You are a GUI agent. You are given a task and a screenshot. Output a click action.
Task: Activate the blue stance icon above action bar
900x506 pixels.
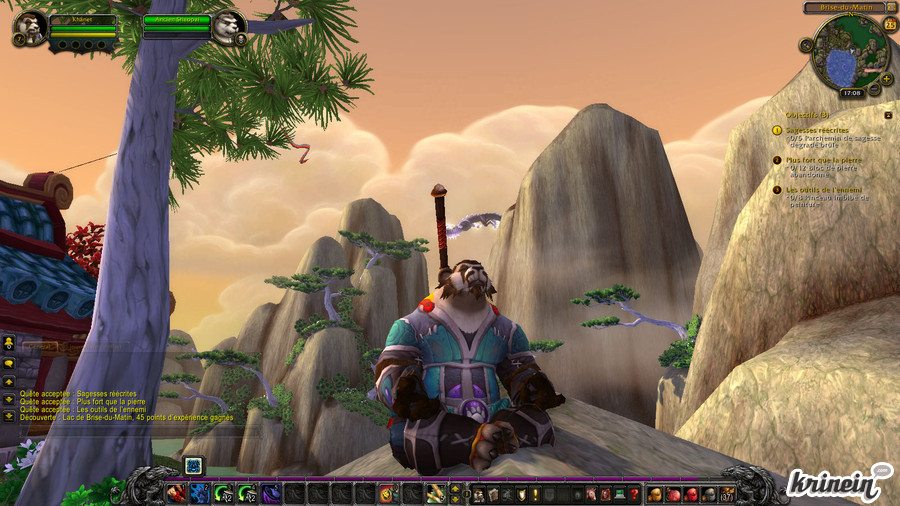194,465
